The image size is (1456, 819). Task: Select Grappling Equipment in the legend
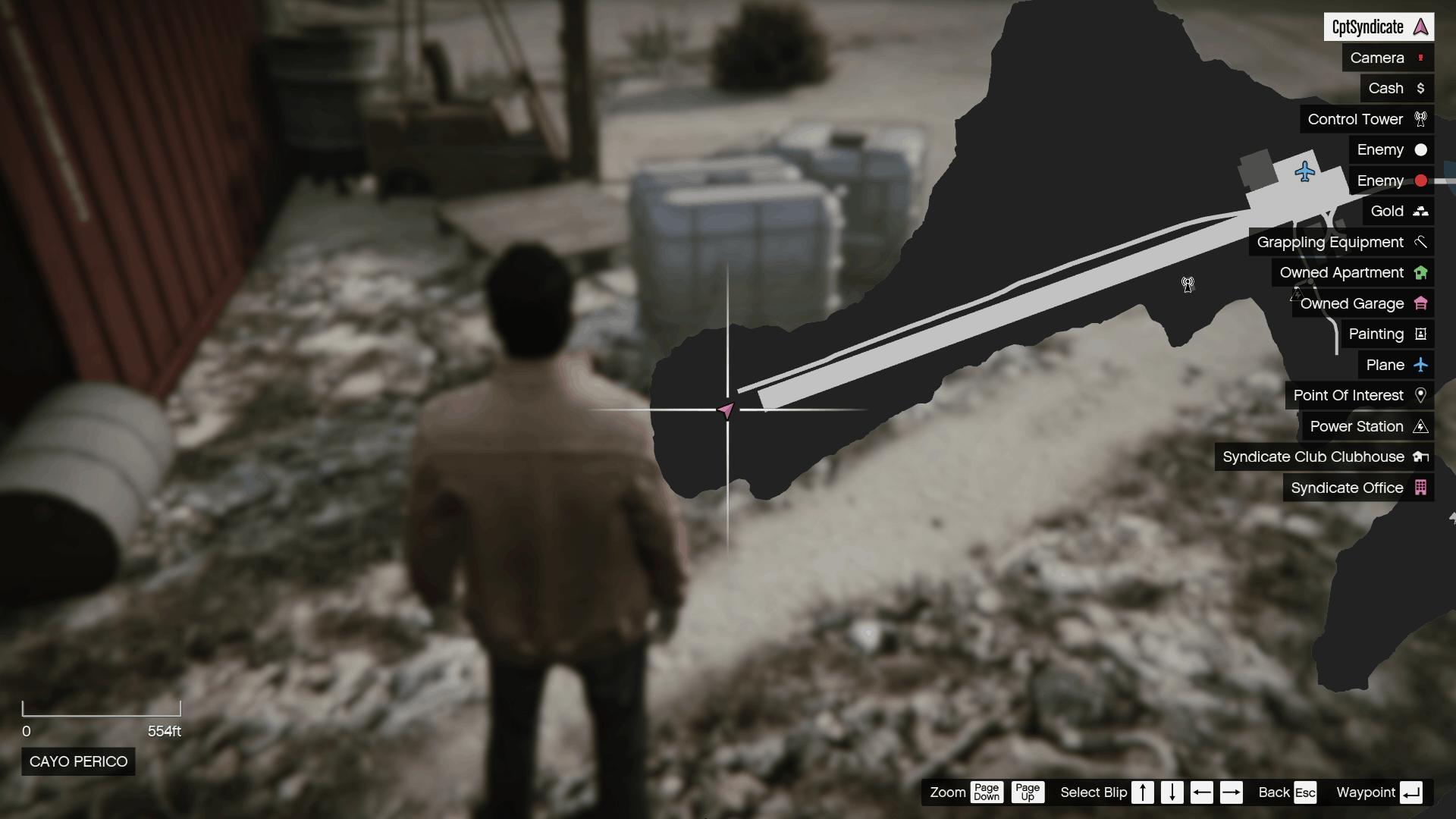1341,242
